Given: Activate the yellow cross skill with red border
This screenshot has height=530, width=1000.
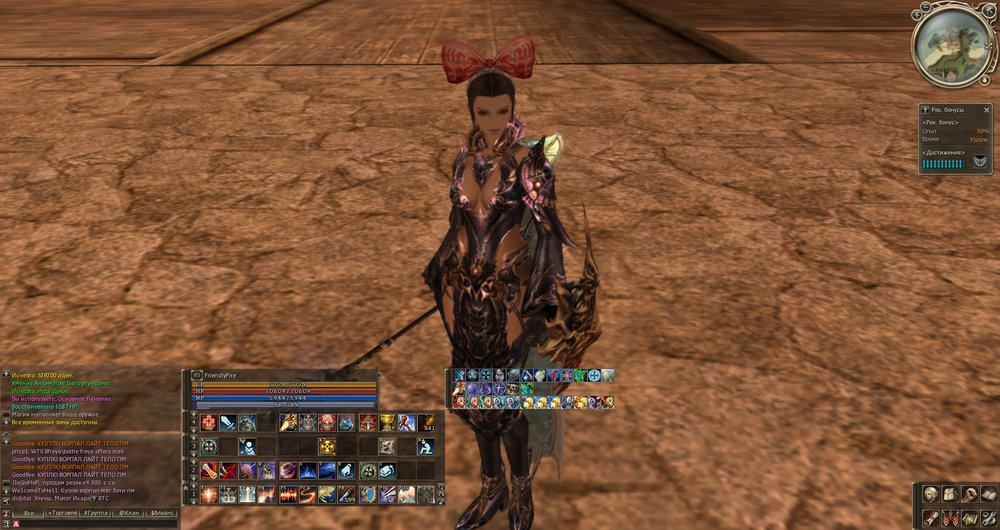Looking at the screenshot, I should [x=327, y=446].
